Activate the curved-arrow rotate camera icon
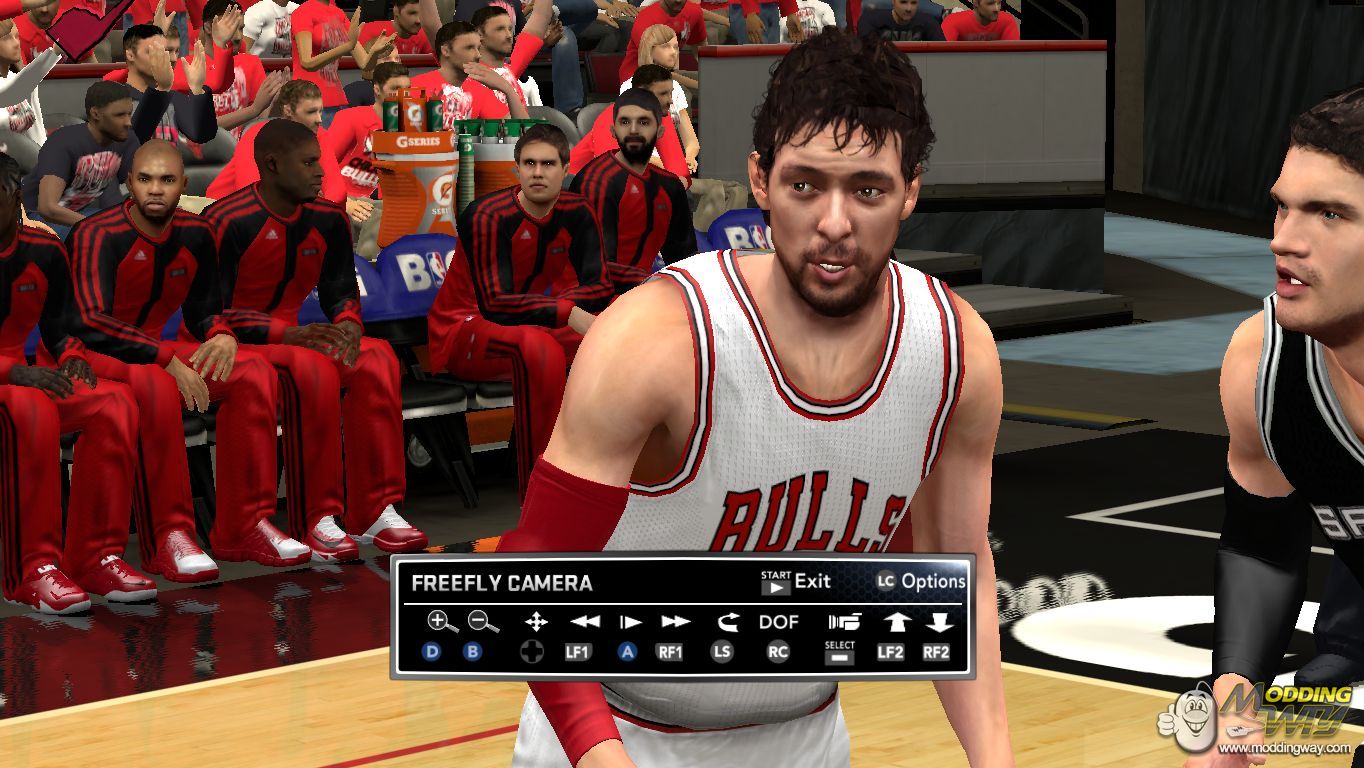 click(726, 622)
